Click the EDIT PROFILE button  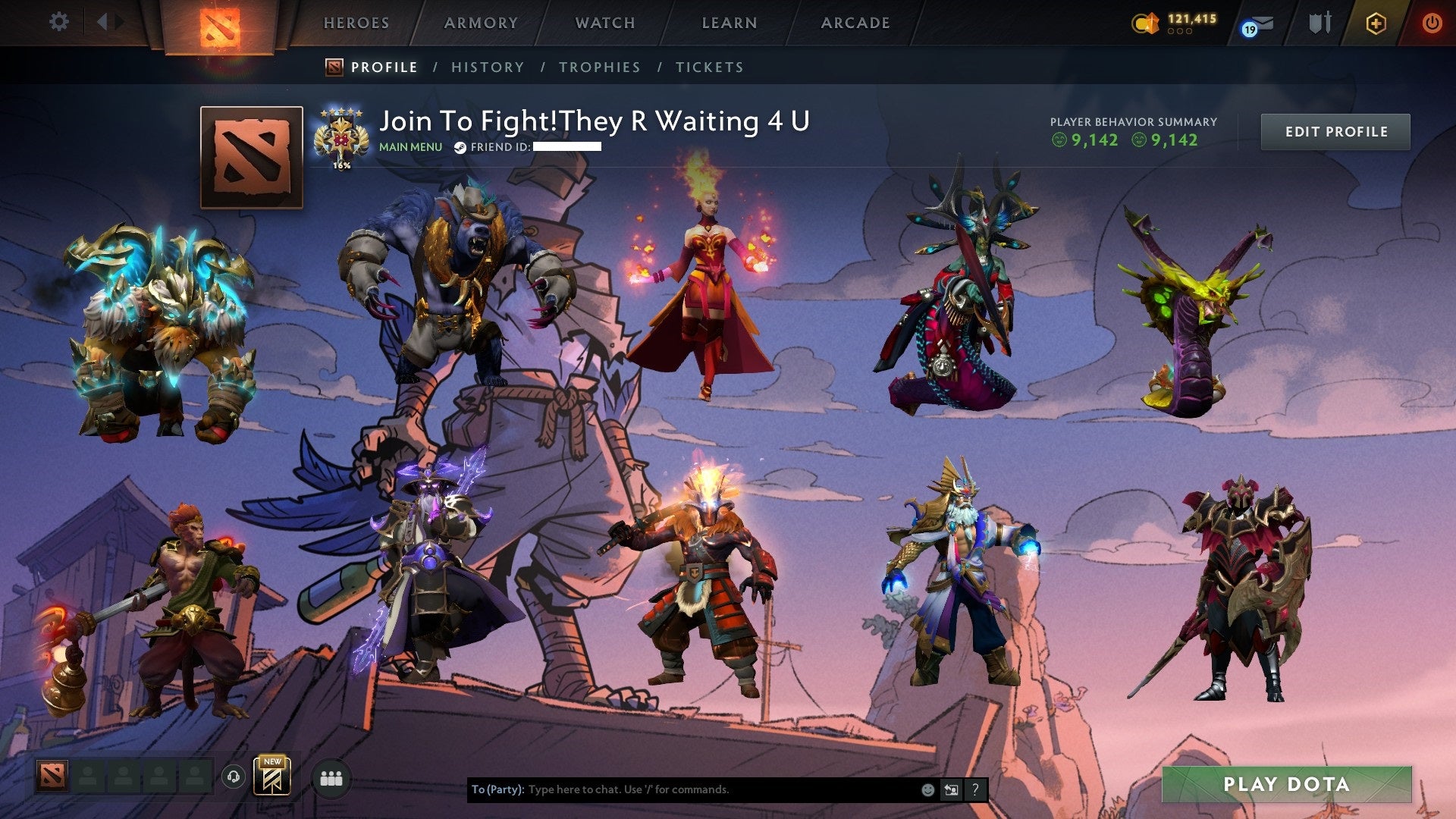pyautogui.click(x=1335, y=130)
